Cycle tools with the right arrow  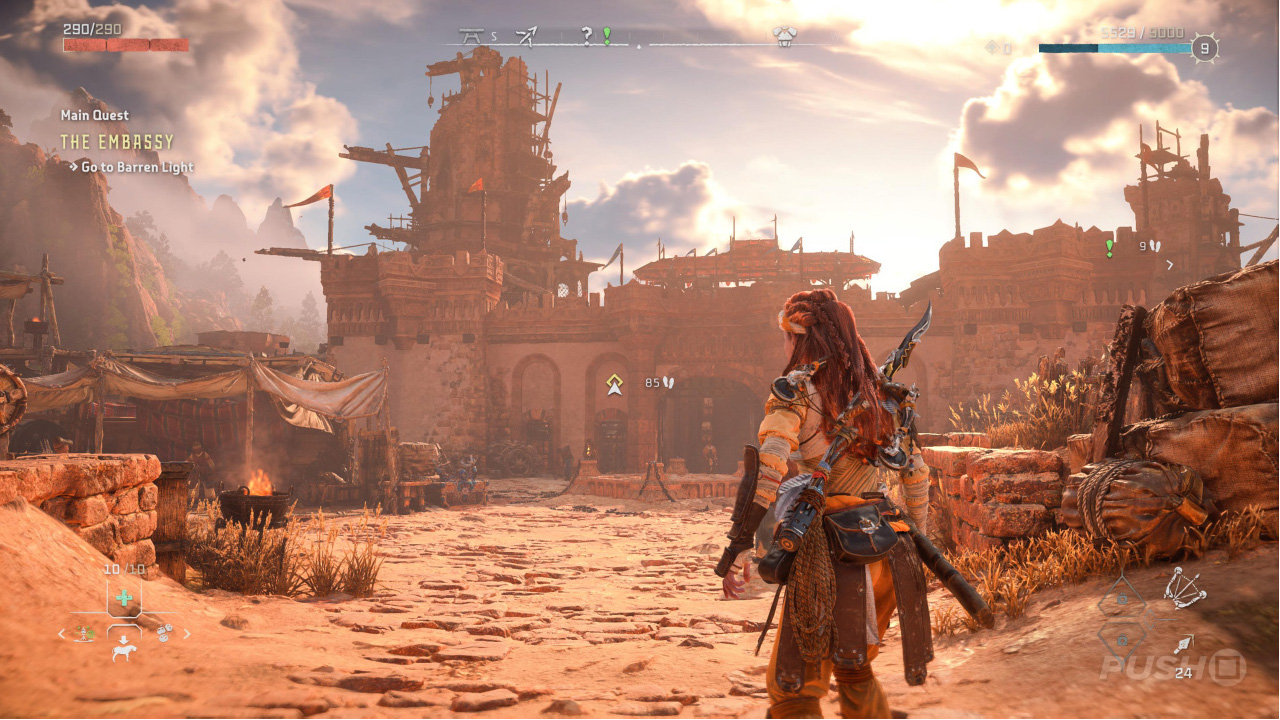187,633
